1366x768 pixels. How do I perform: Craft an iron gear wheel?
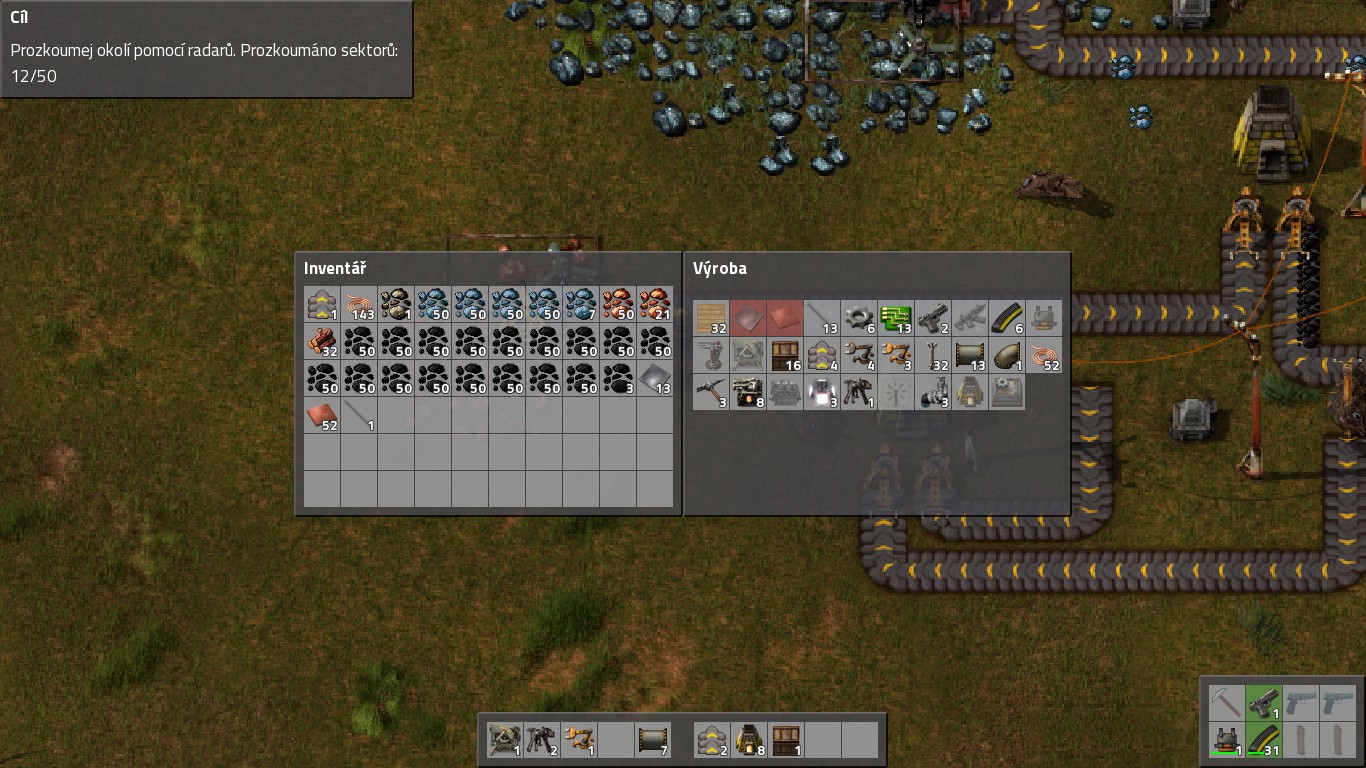859,319
